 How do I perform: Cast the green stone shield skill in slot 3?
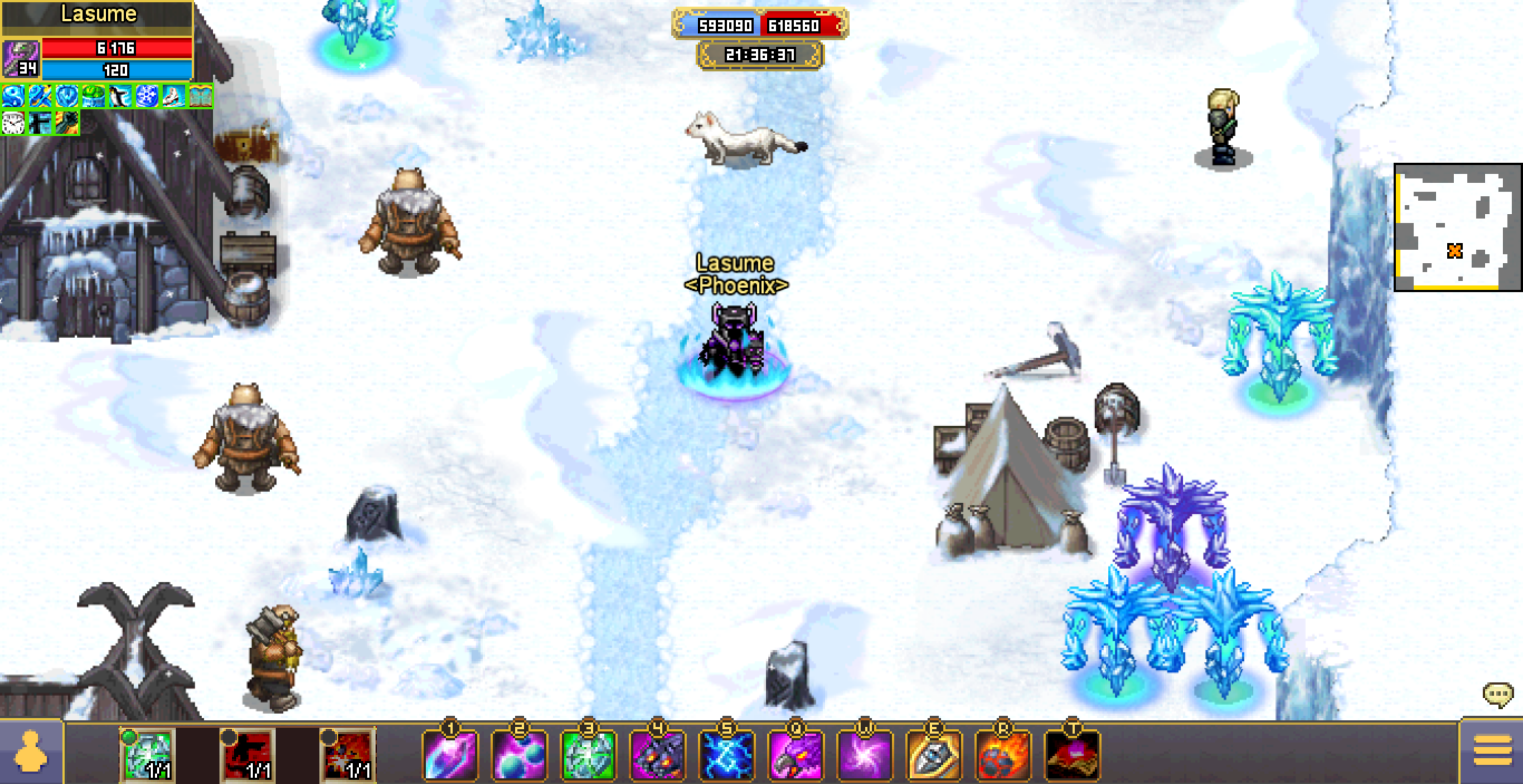pyautogui.click(x=588, y=756)
